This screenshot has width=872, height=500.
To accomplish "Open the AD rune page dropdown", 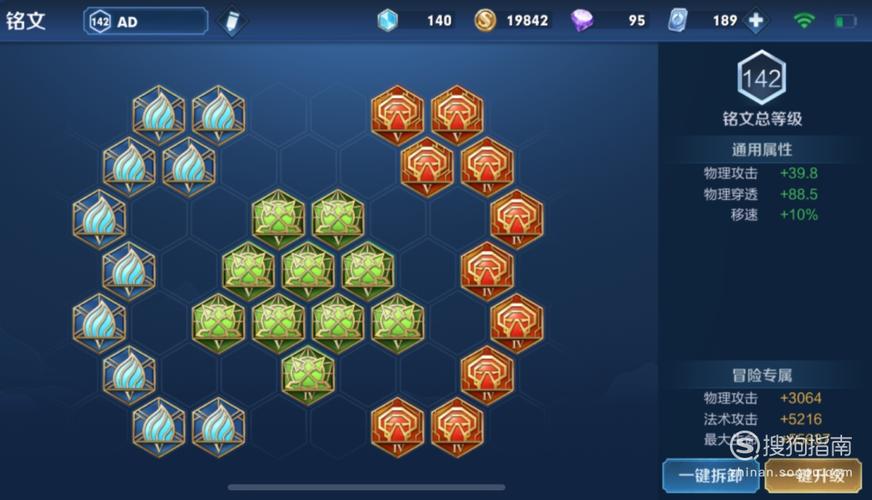I will click(x=146, y=21).
